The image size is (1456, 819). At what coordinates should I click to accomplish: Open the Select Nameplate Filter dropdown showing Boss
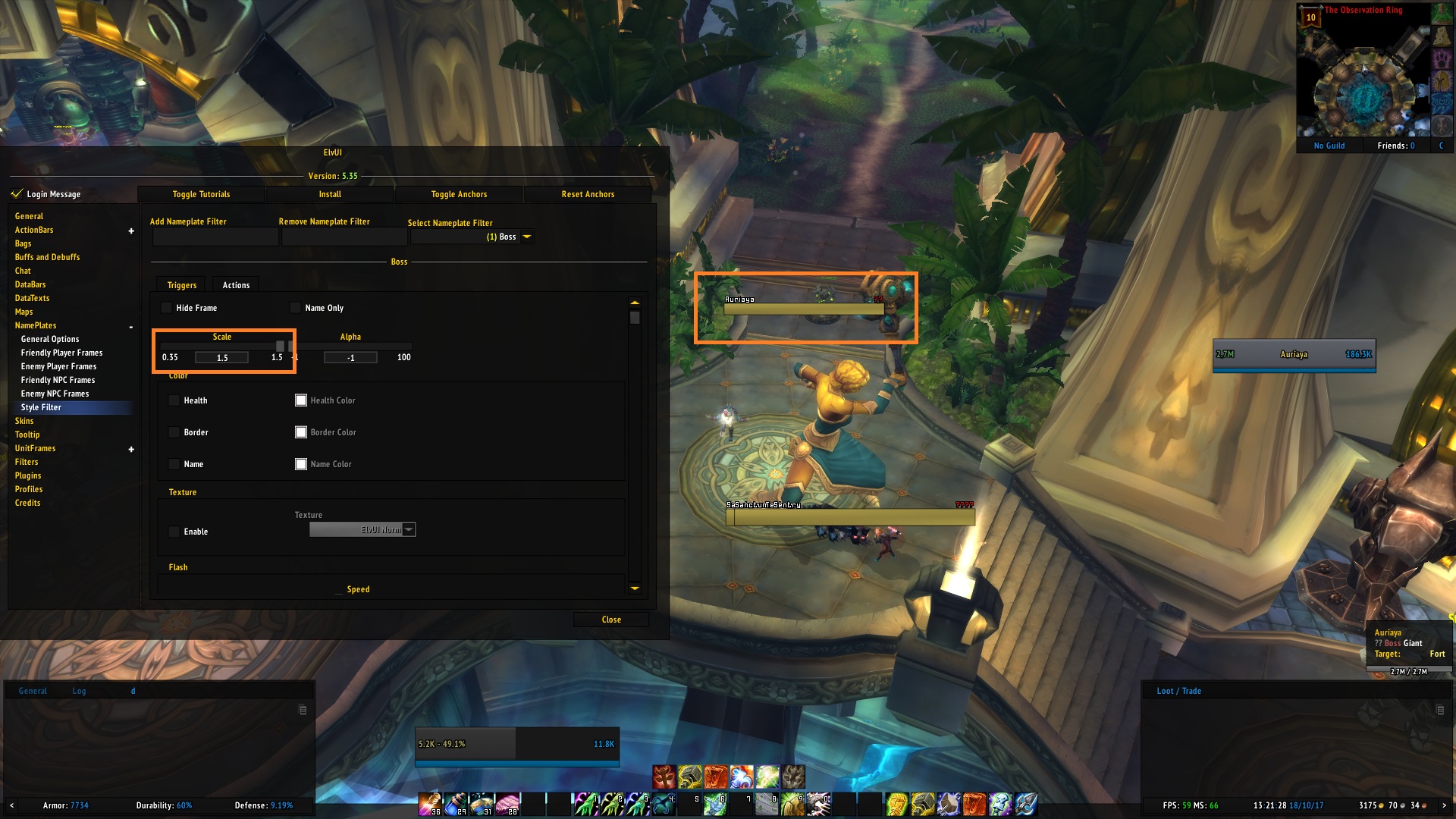coord(473,236)
